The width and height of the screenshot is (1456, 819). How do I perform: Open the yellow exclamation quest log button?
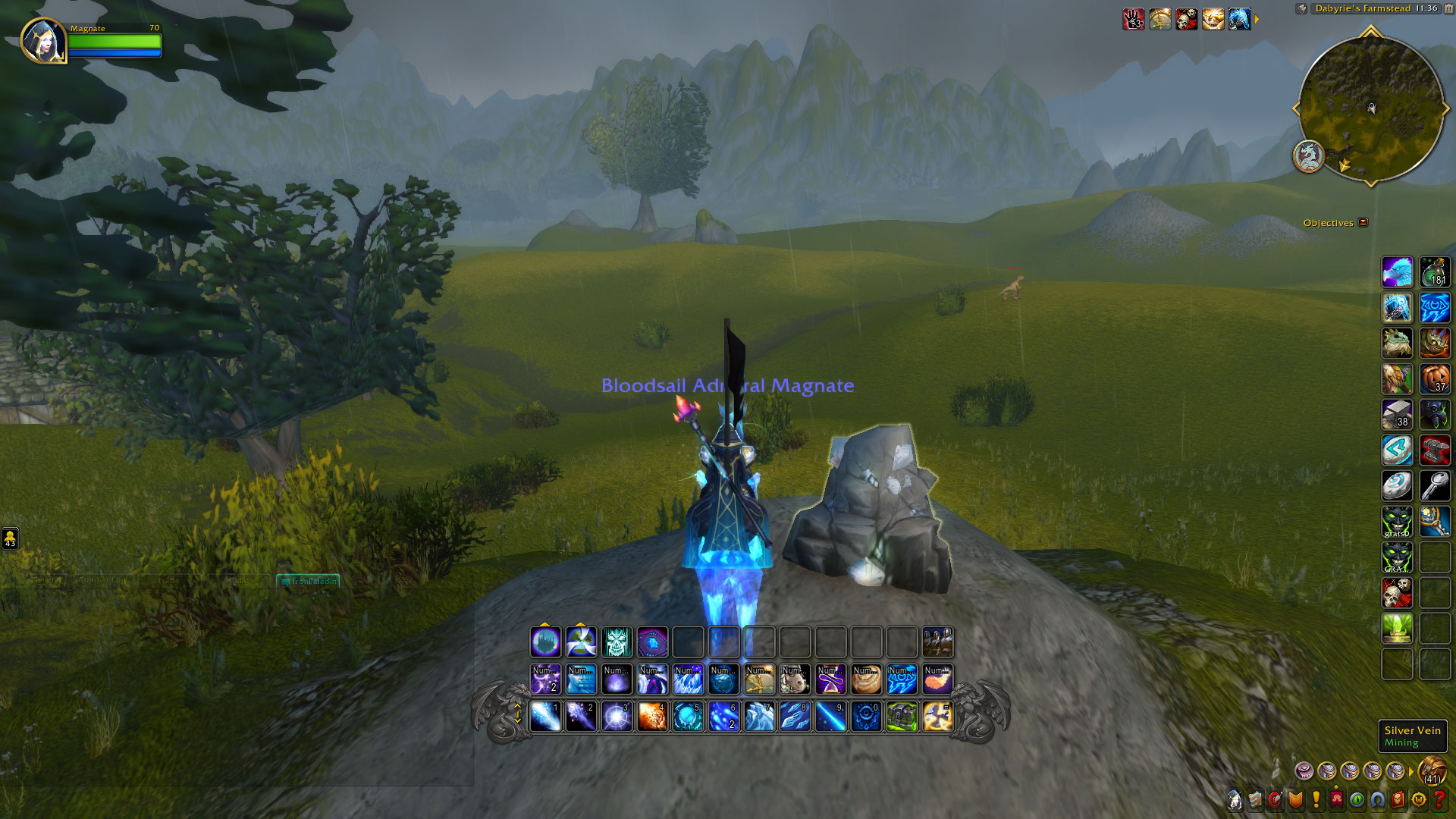[x=1316, y=799]
